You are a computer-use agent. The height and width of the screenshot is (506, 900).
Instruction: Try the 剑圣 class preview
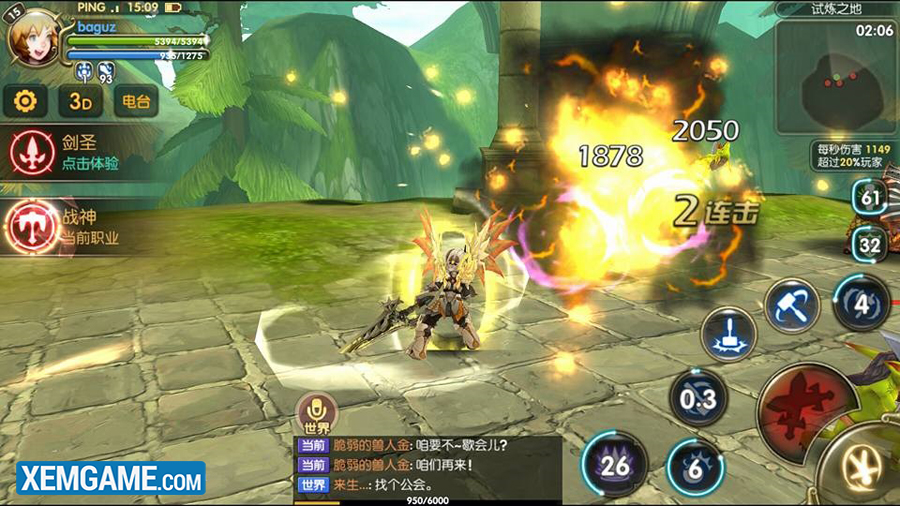tap(70, 150)
